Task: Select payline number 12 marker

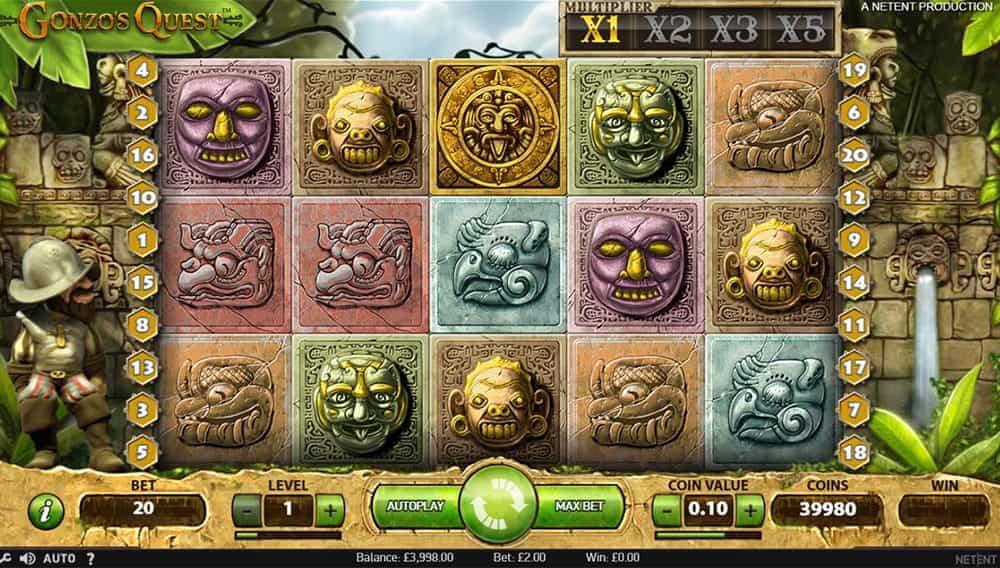Action: 853,198
